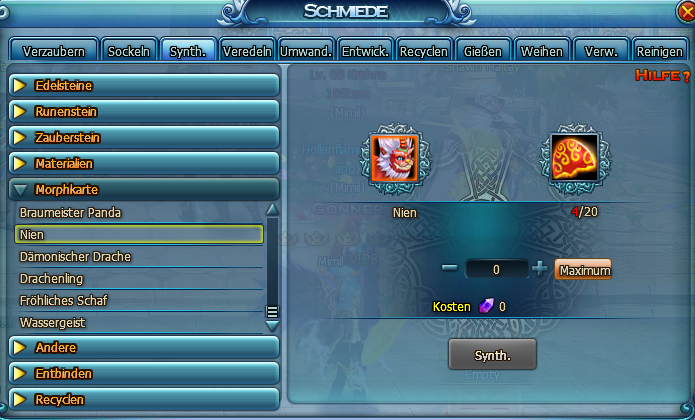Viewport: 695px width, 420px height.
Task: Switch to the Recyclen tab
Action: tap(423, 51)
